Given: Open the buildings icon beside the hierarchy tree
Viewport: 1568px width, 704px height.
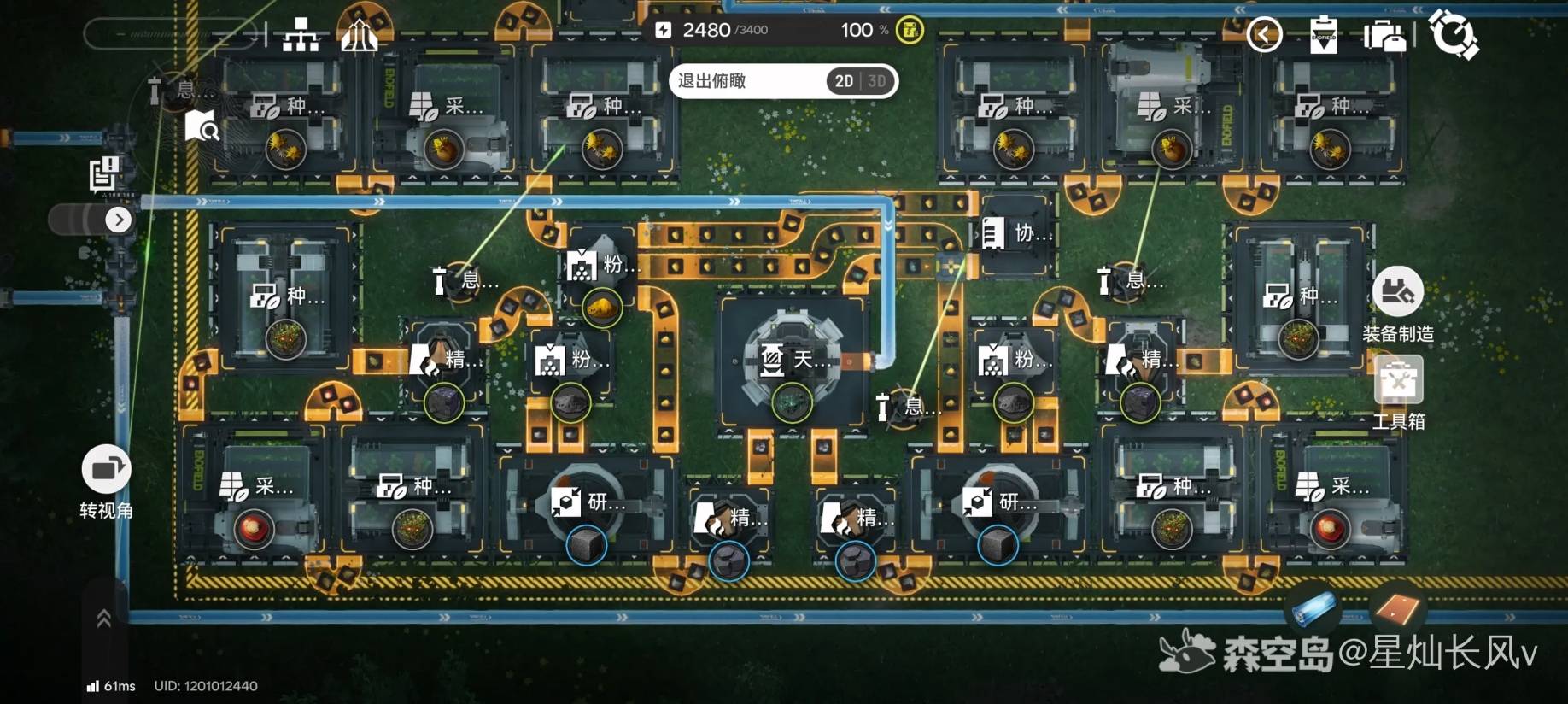Looking at the screenshot, I should (x=359, y=35).
